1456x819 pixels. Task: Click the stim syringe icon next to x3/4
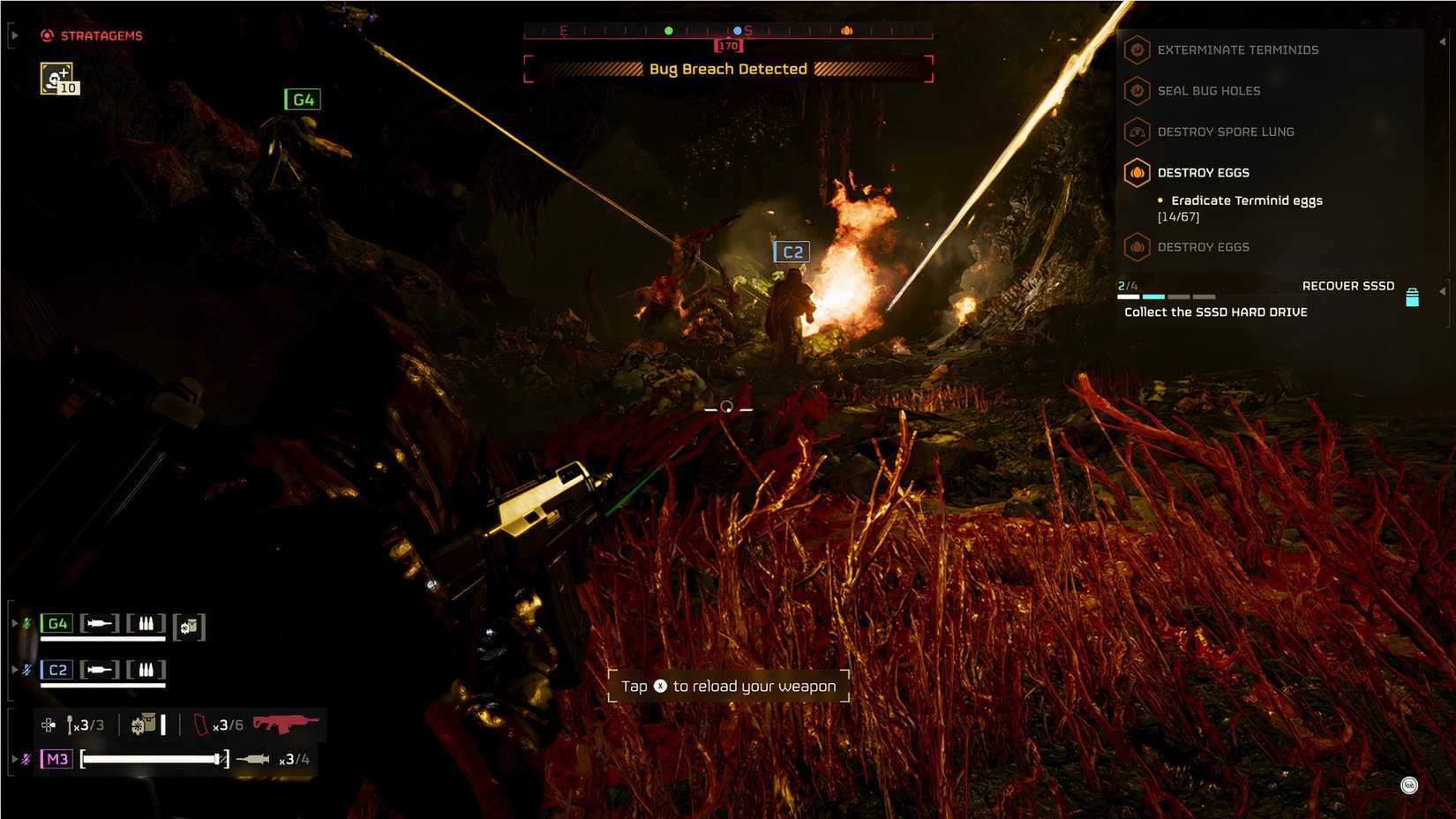[254, 758]
